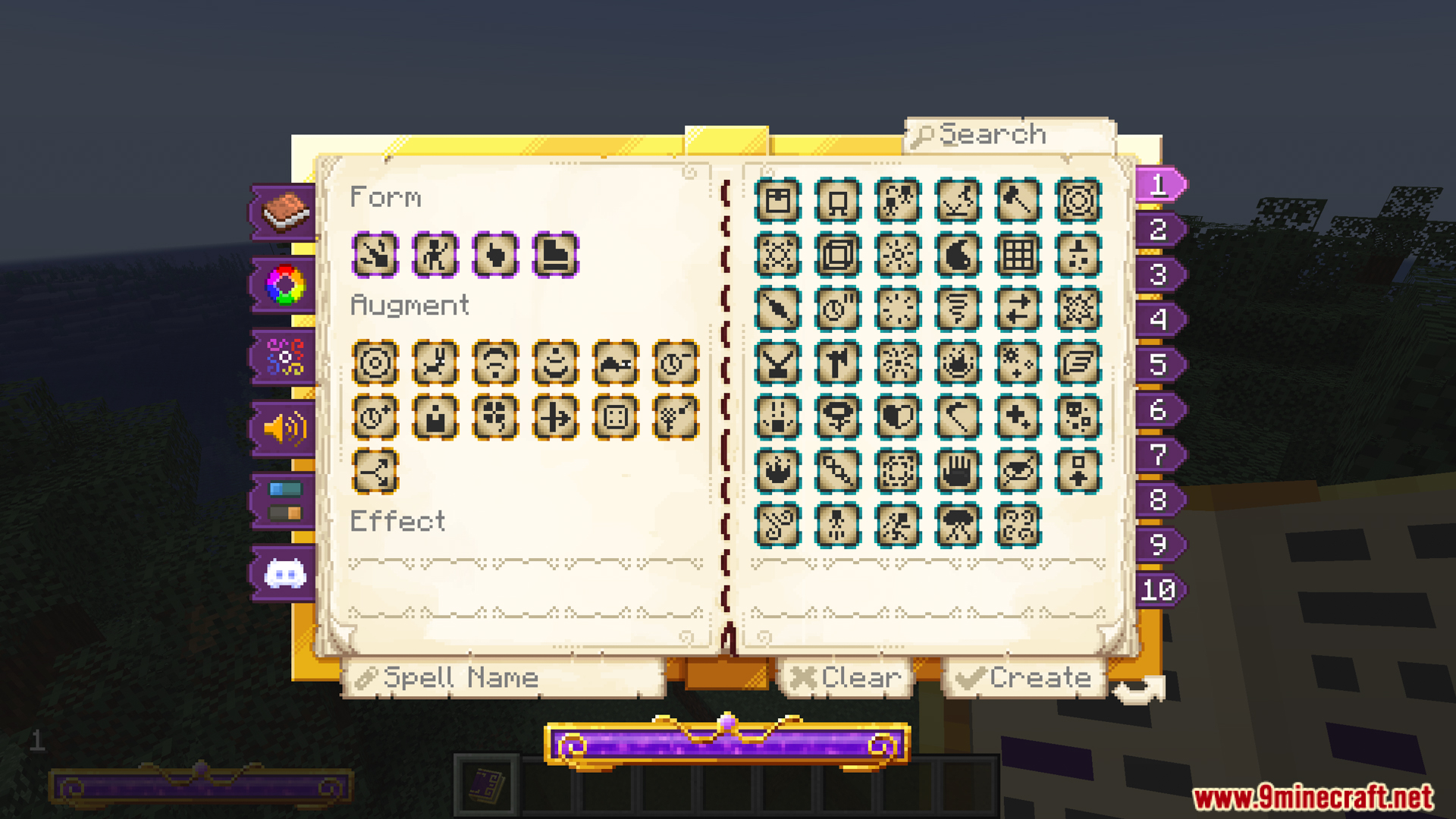The height and width of the screenshot is (819, 1456).
Task: Toggle the sound settings sidebar tab
Action: 284,428
